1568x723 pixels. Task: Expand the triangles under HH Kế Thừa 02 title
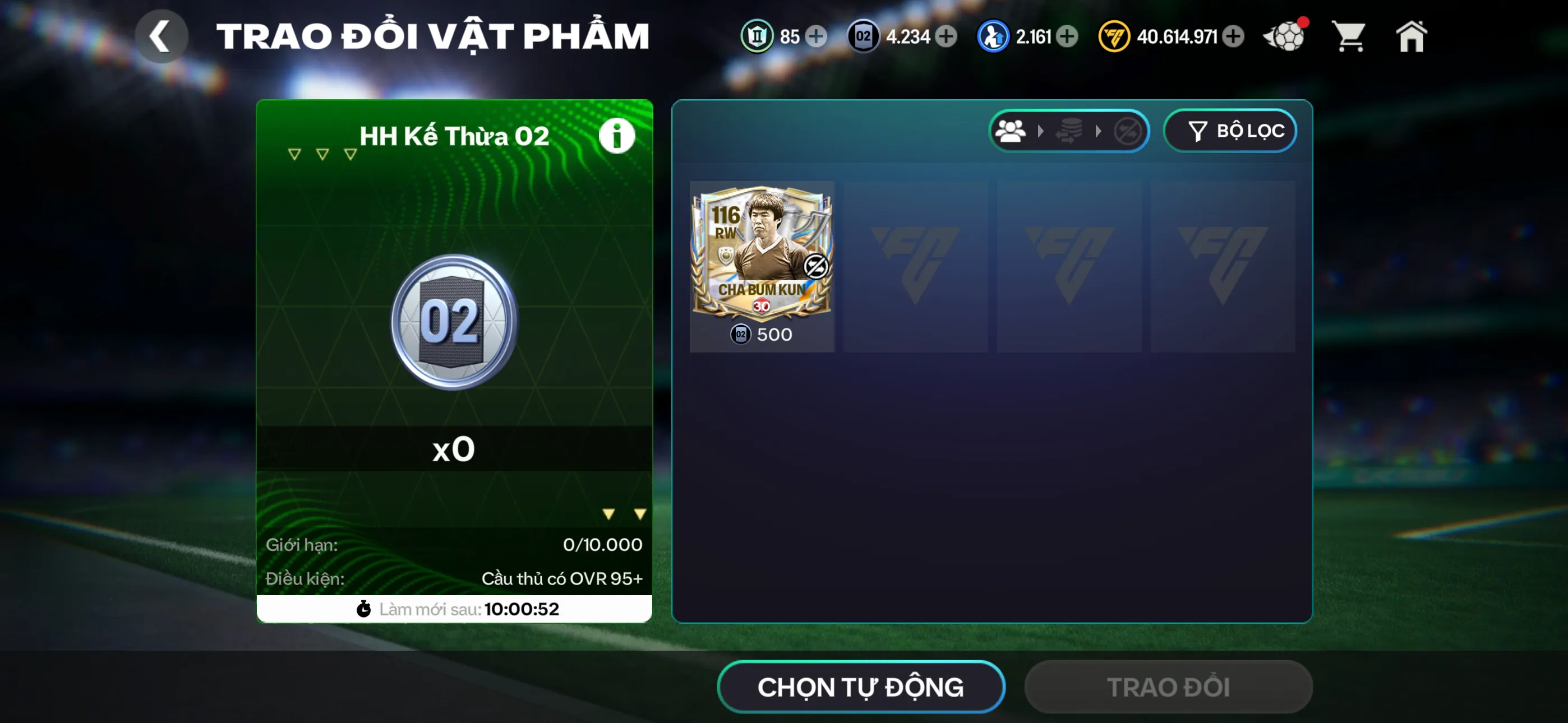click(x=322, y=154)
